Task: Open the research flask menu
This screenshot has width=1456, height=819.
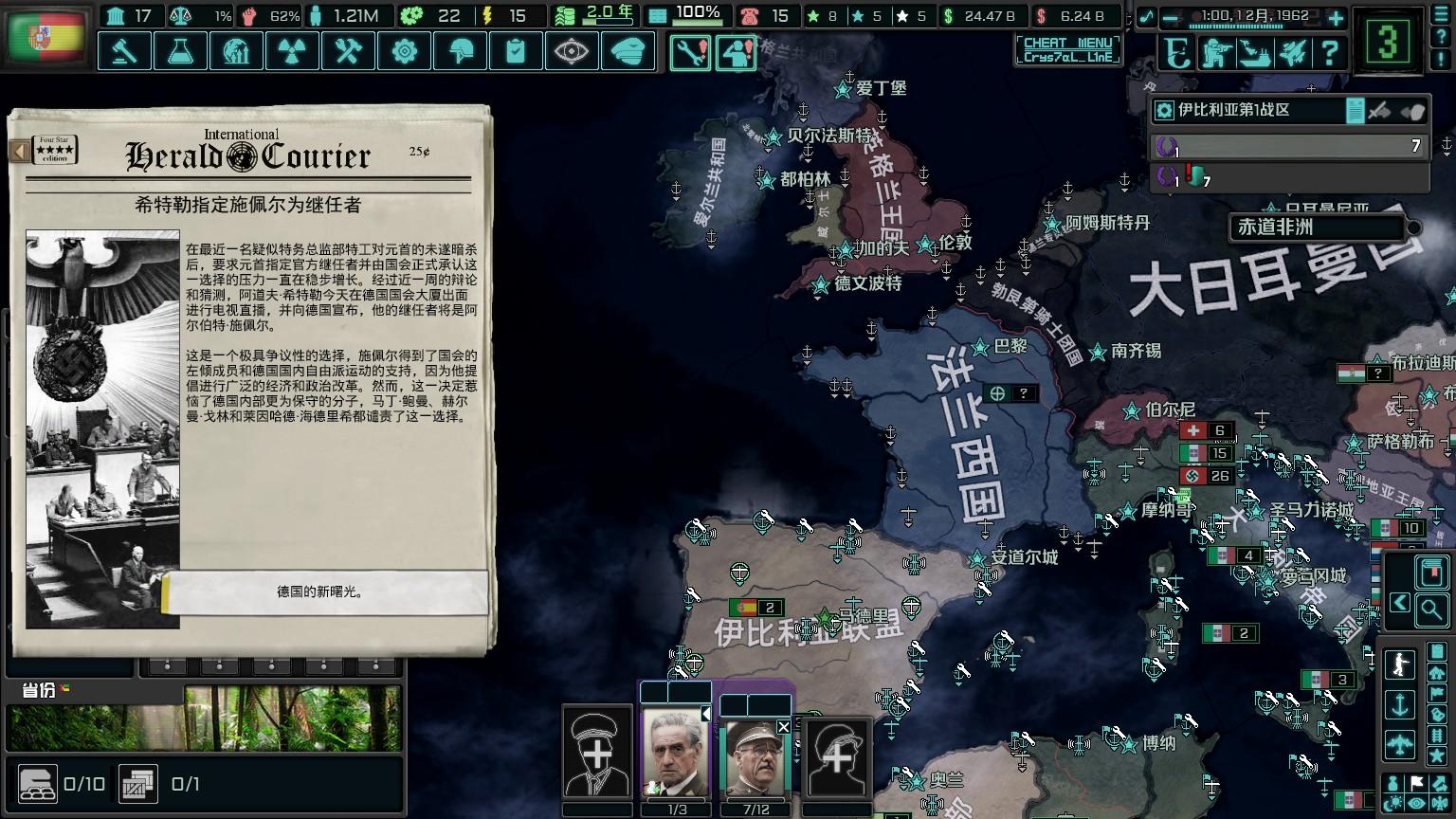Action: coord(180,51)
